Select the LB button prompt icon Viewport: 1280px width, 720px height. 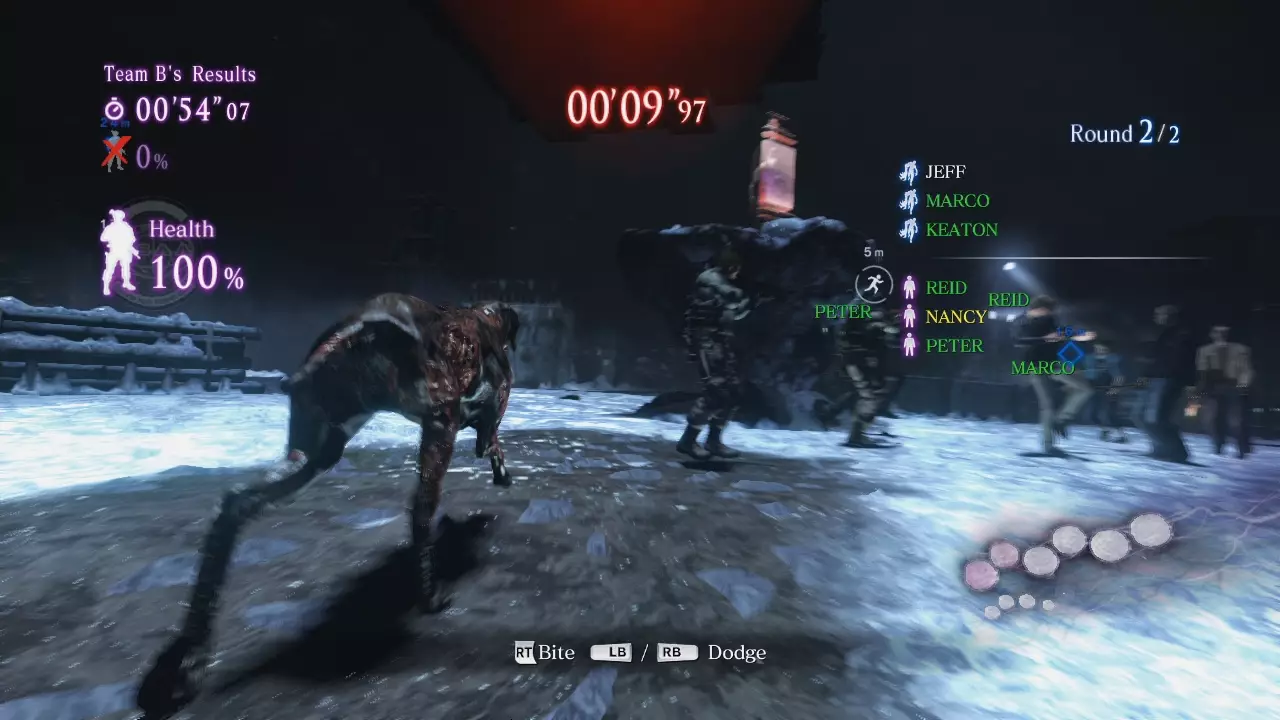tap(611, 652)
